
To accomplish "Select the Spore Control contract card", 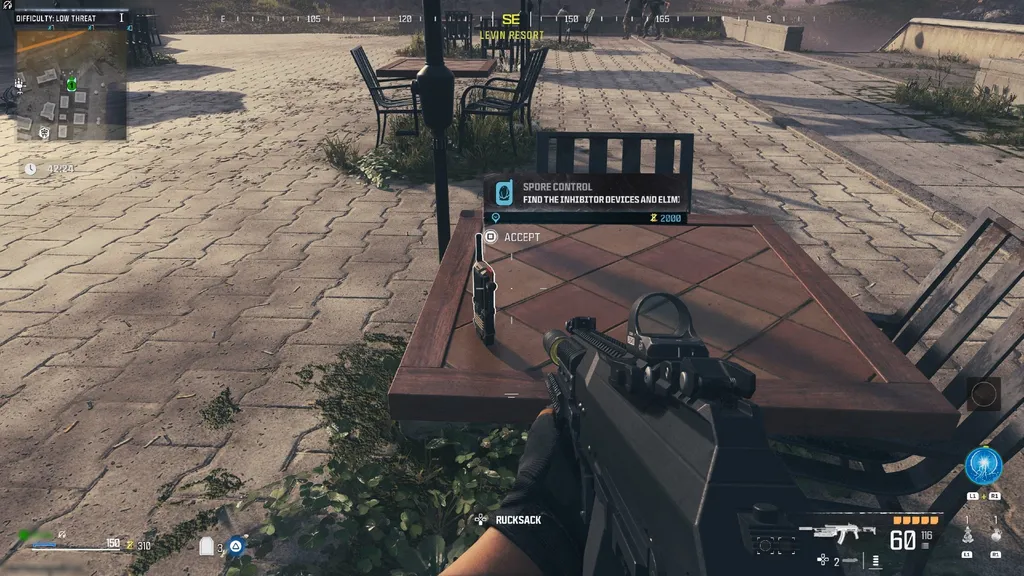I will (x=587, y=193).
